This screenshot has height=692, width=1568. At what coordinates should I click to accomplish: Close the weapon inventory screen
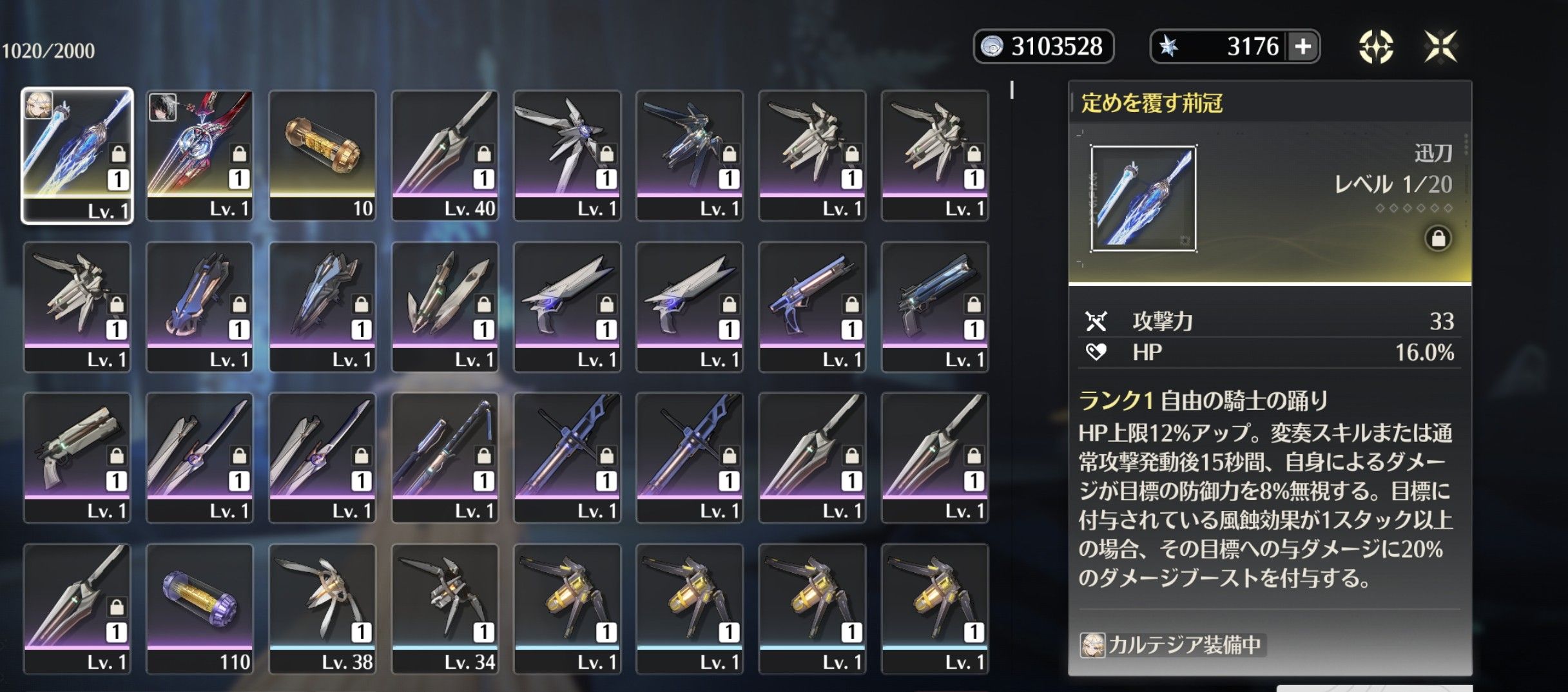[1440, 46]
